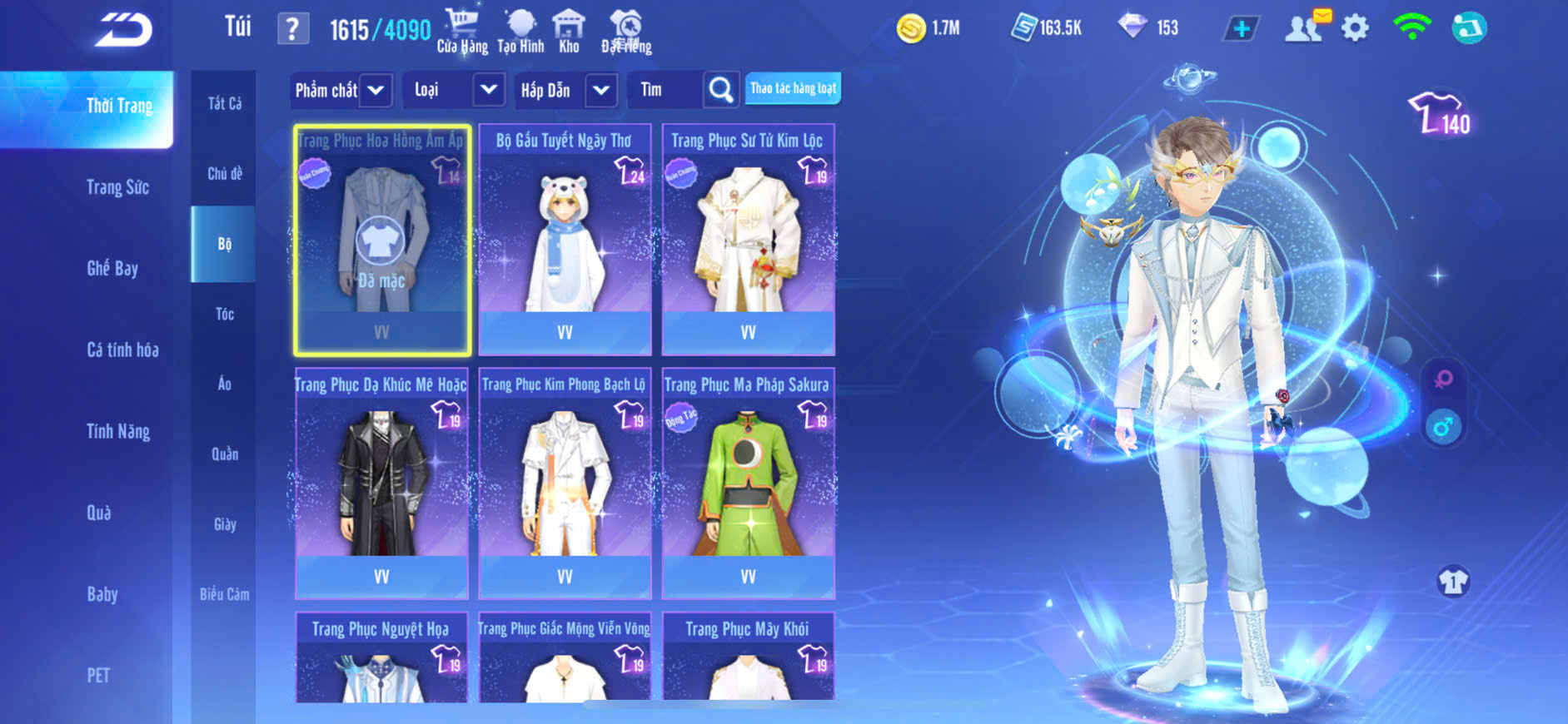Open the question mark help button
The image size is (1568, 724).
pos(292,30)
